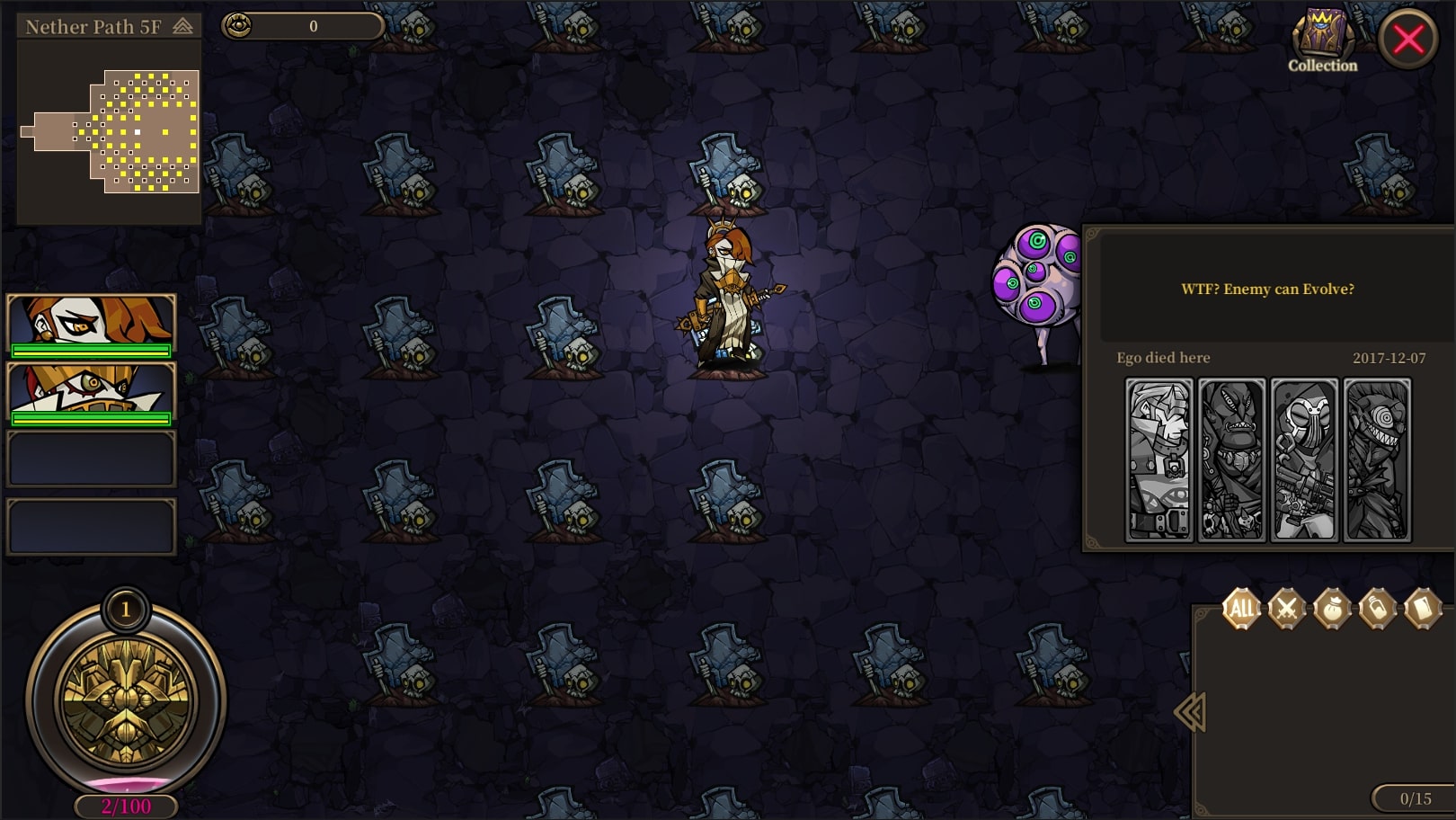Close the dungeon with the red X
The height and width of the screenshot is (820, 1456).
click(1407, 39)
